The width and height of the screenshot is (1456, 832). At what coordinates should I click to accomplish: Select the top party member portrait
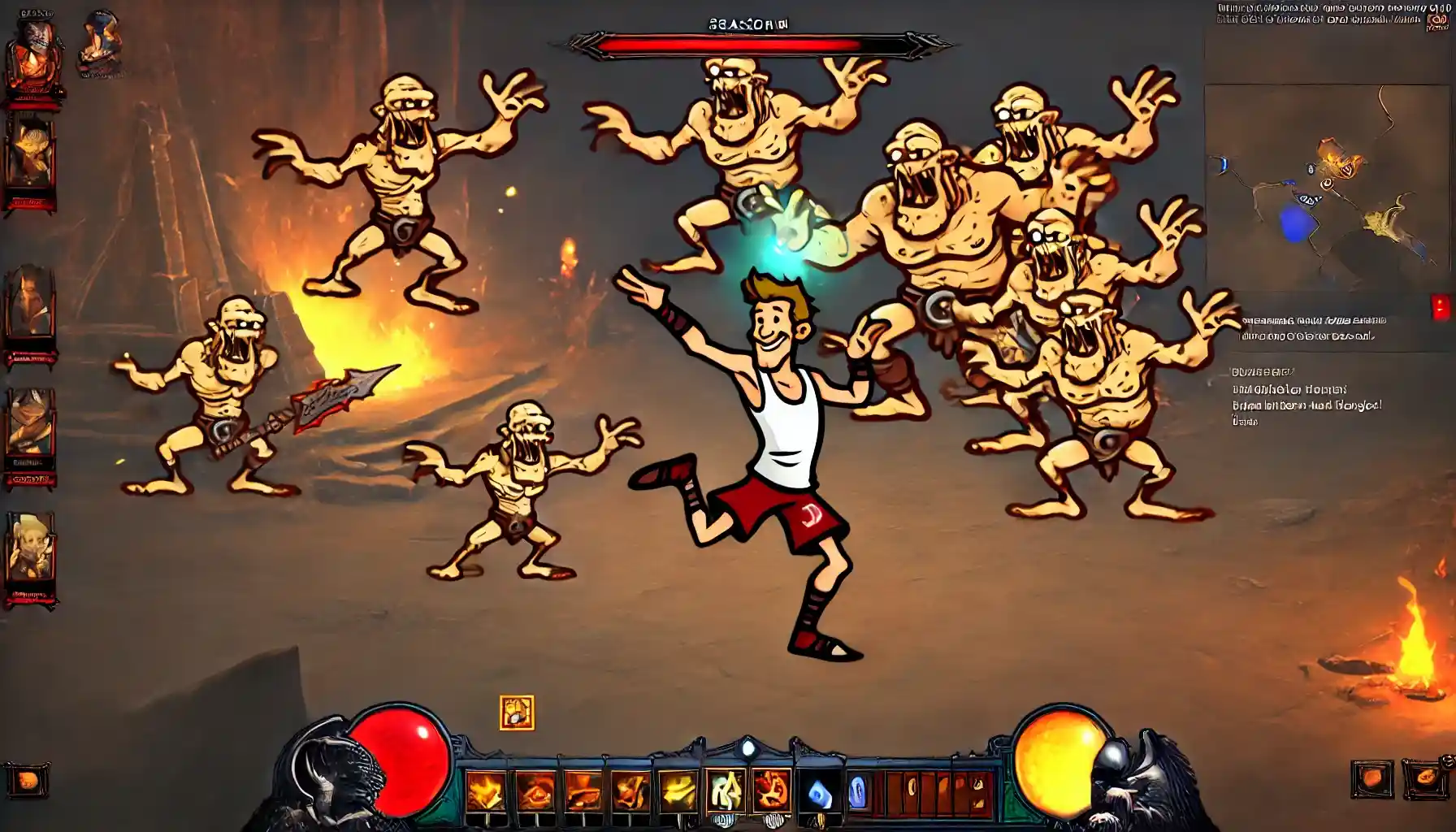[x=34, y=61]
